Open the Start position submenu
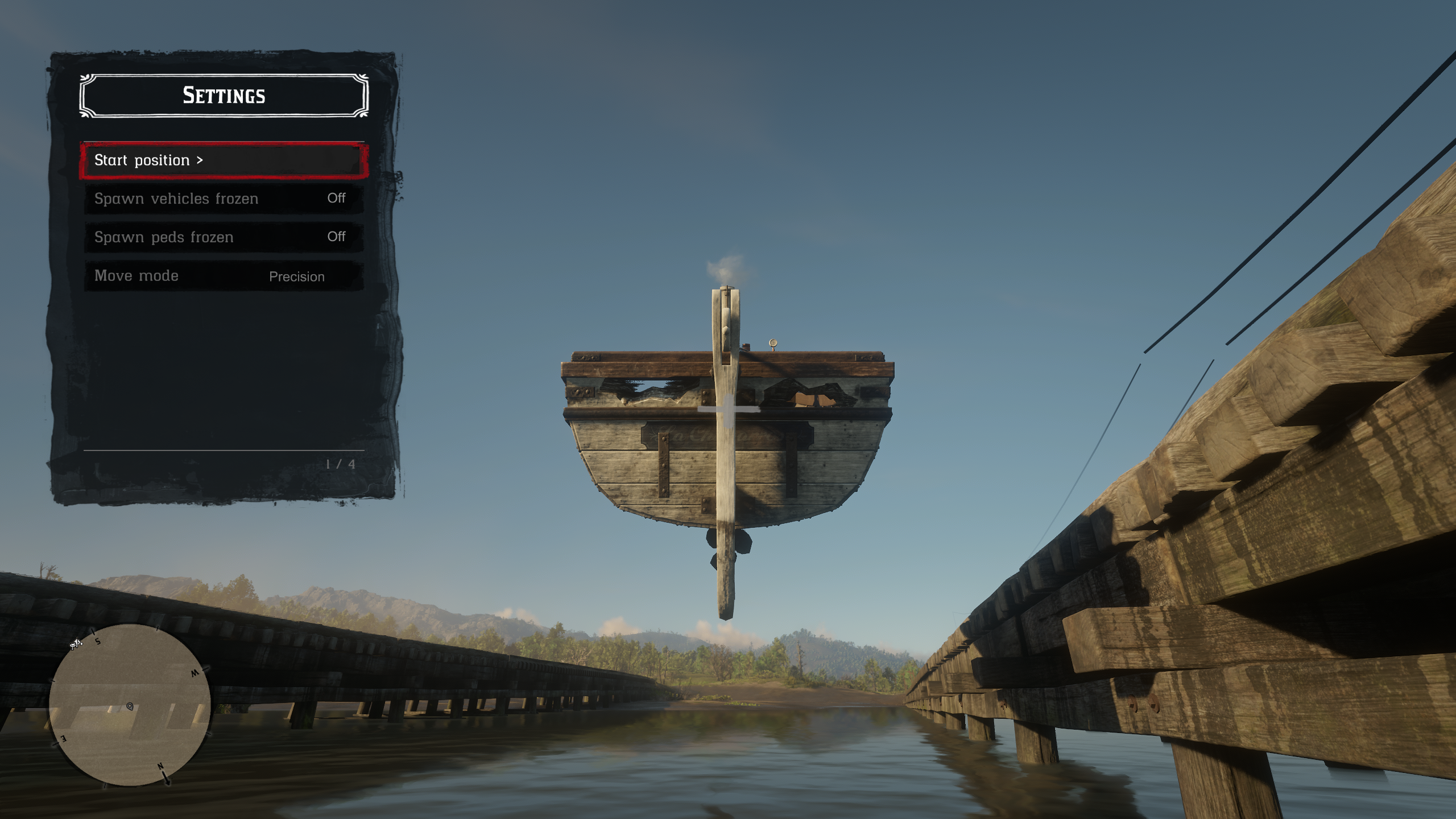This screenshot has width=1456, height=819. [223, 161]
